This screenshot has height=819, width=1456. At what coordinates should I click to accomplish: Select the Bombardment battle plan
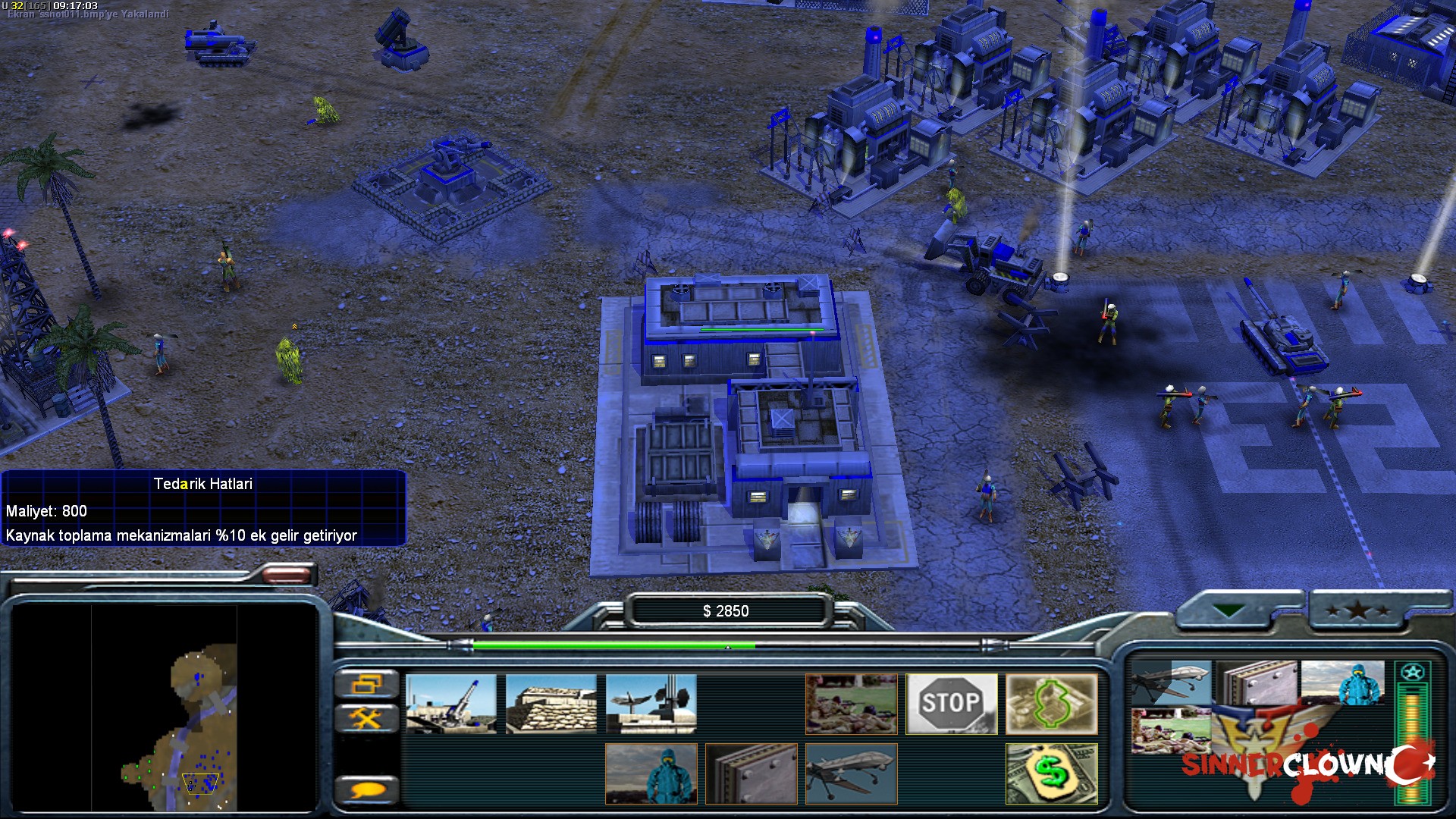tap(451, 704)
